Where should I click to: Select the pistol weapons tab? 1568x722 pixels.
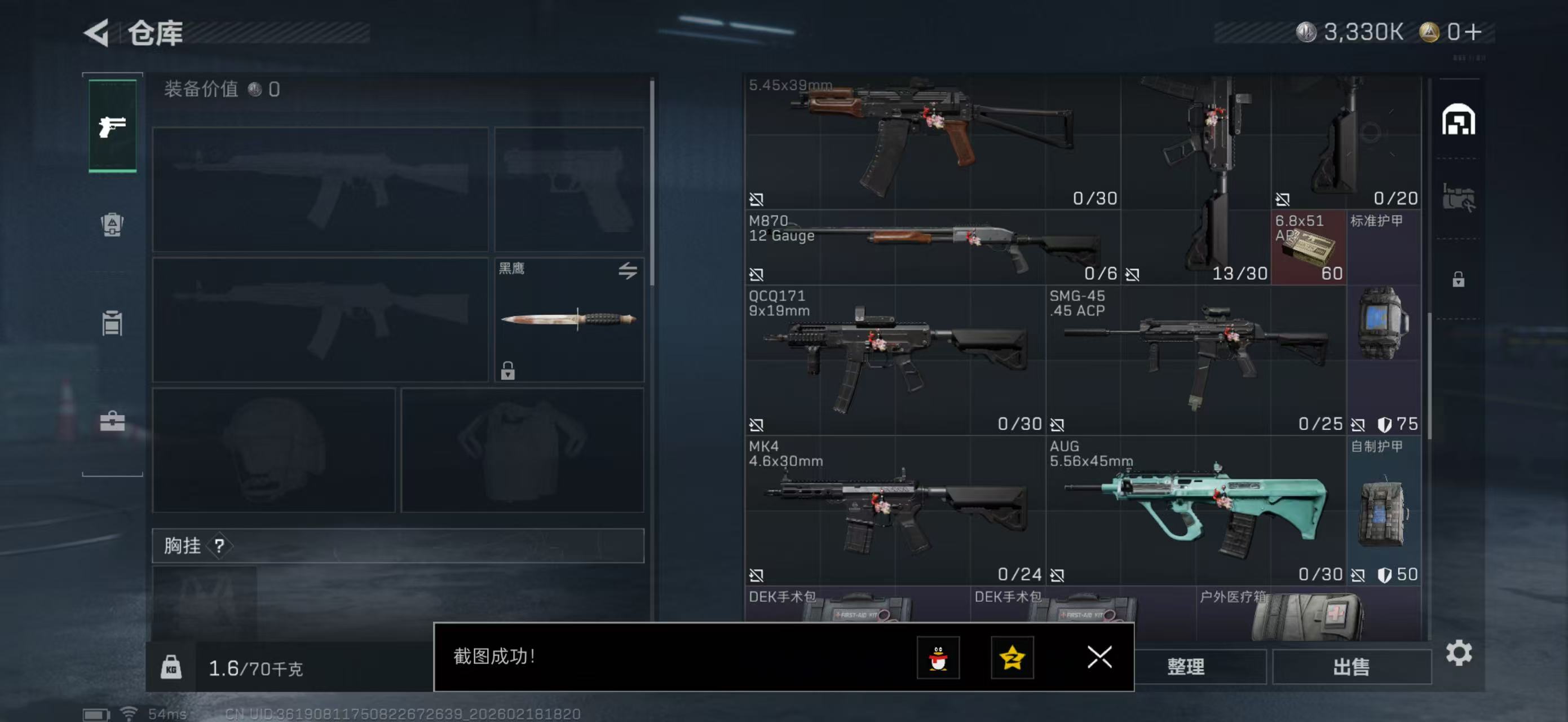112,126
